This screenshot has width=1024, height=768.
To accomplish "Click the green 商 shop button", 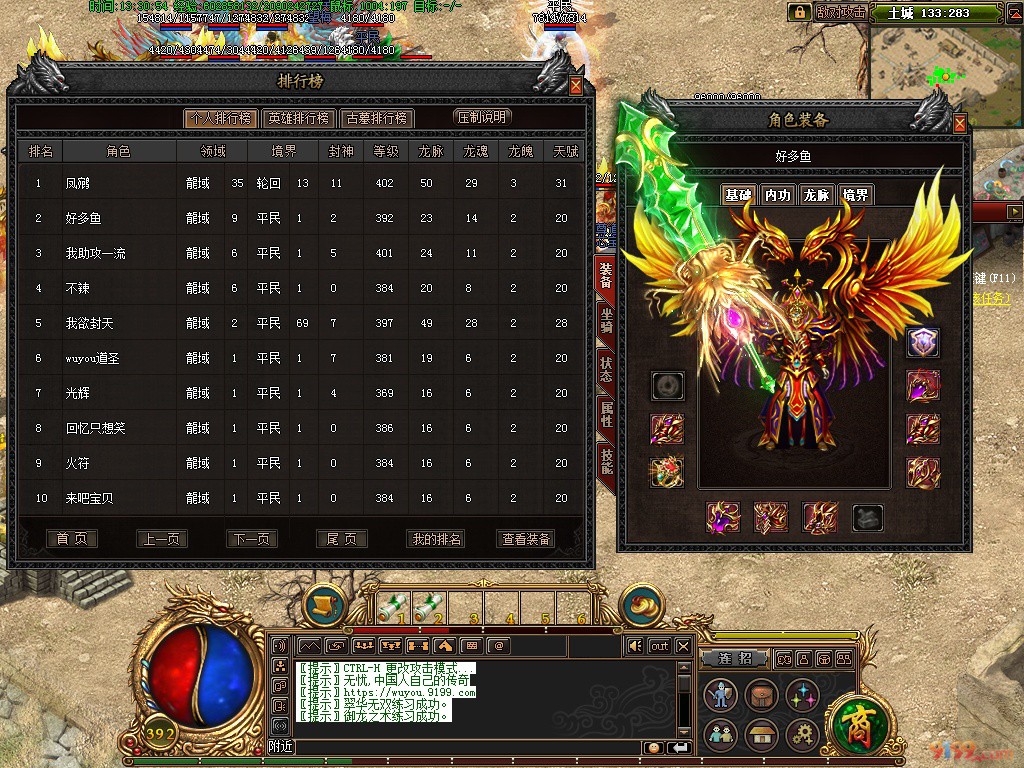I will click(856, 722).
